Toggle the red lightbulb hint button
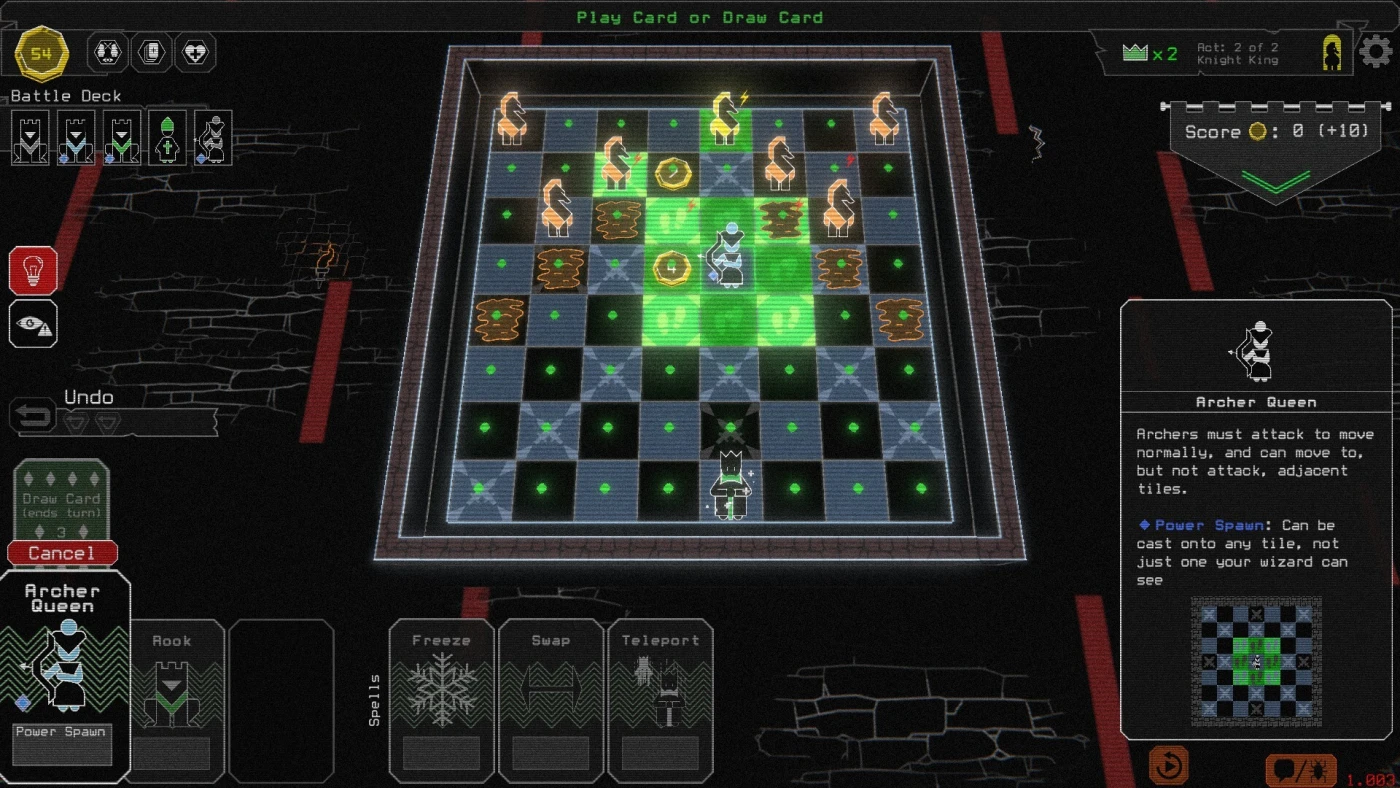1400x788 pixels. (33, 271)
